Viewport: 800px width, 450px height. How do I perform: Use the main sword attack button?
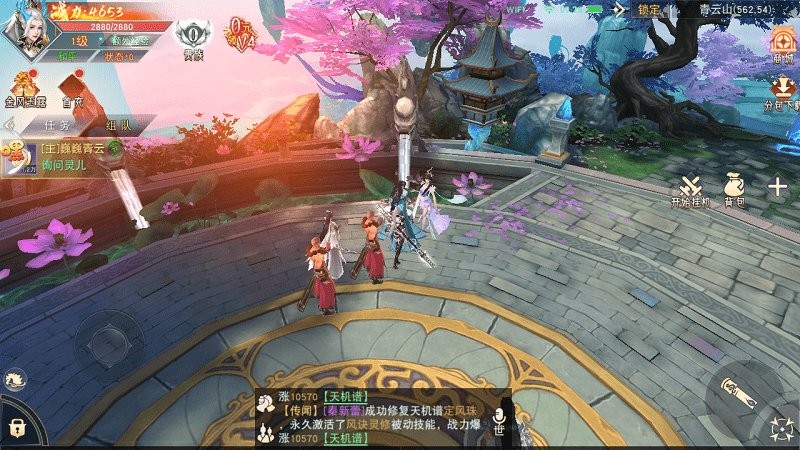tap(741, 393)
